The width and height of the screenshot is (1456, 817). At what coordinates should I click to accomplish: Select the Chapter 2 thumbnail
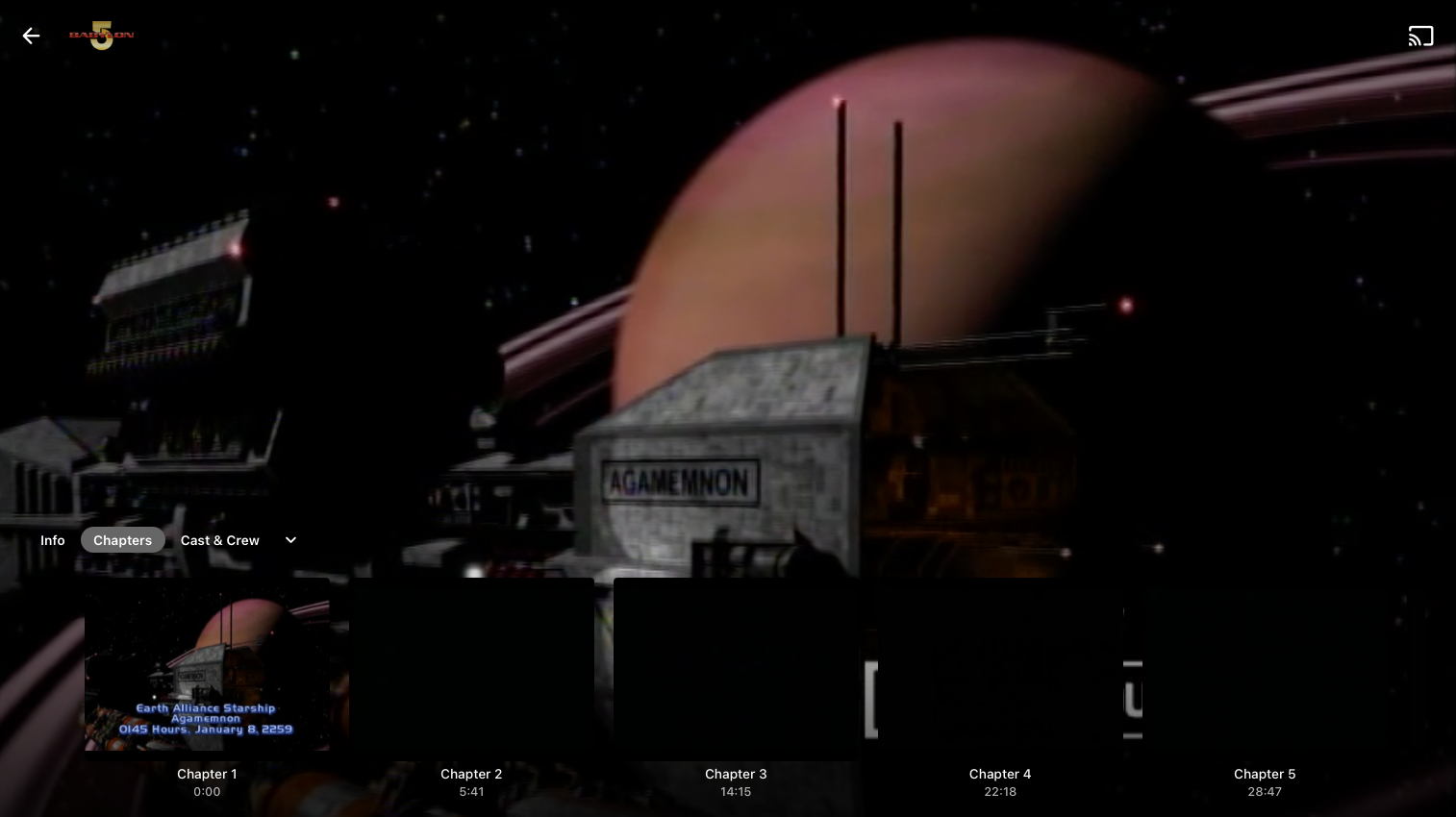coord(471,667)
